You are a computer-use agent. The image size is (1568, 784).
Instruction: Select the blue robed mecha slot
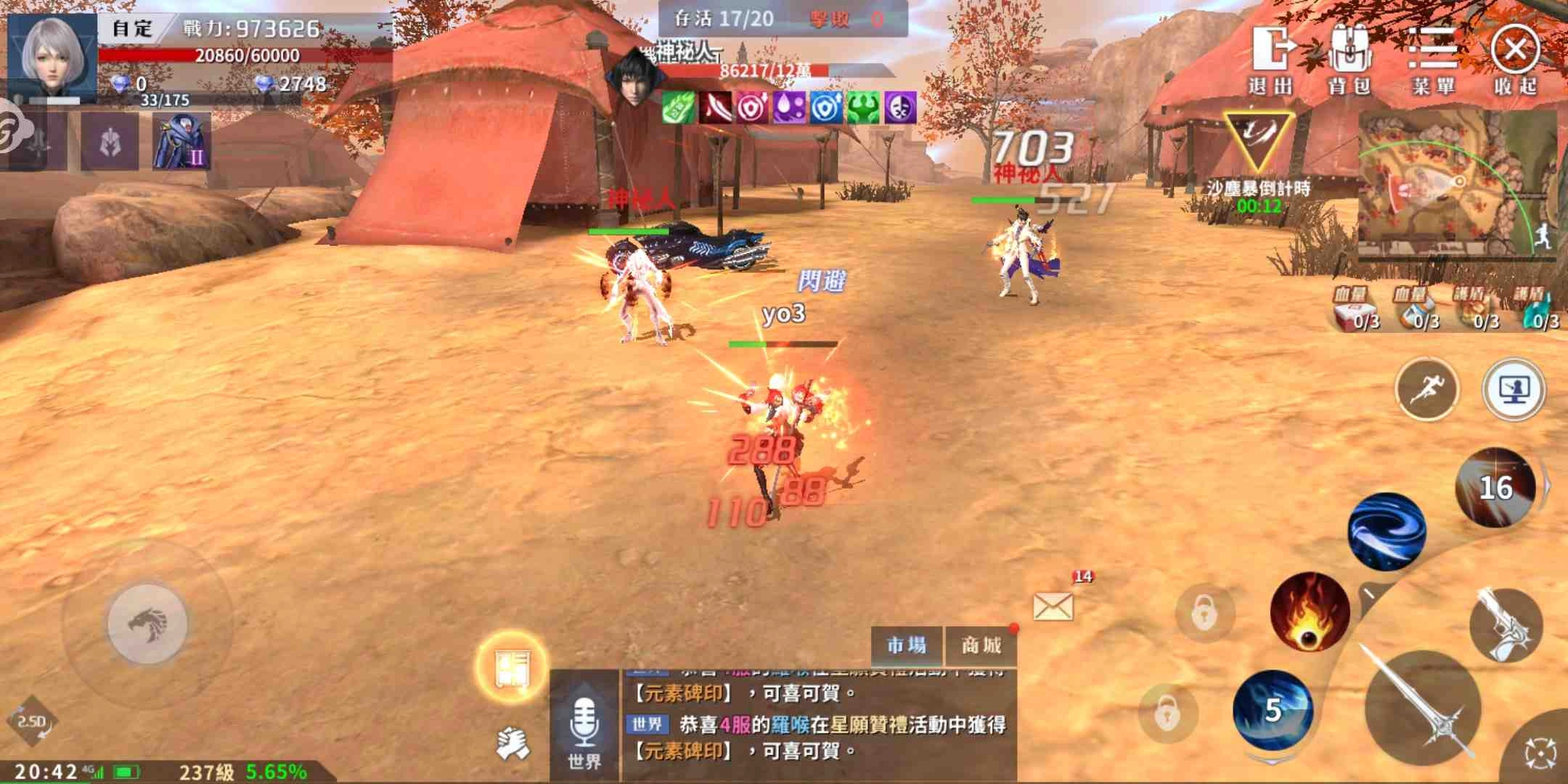tap(181, 142)
